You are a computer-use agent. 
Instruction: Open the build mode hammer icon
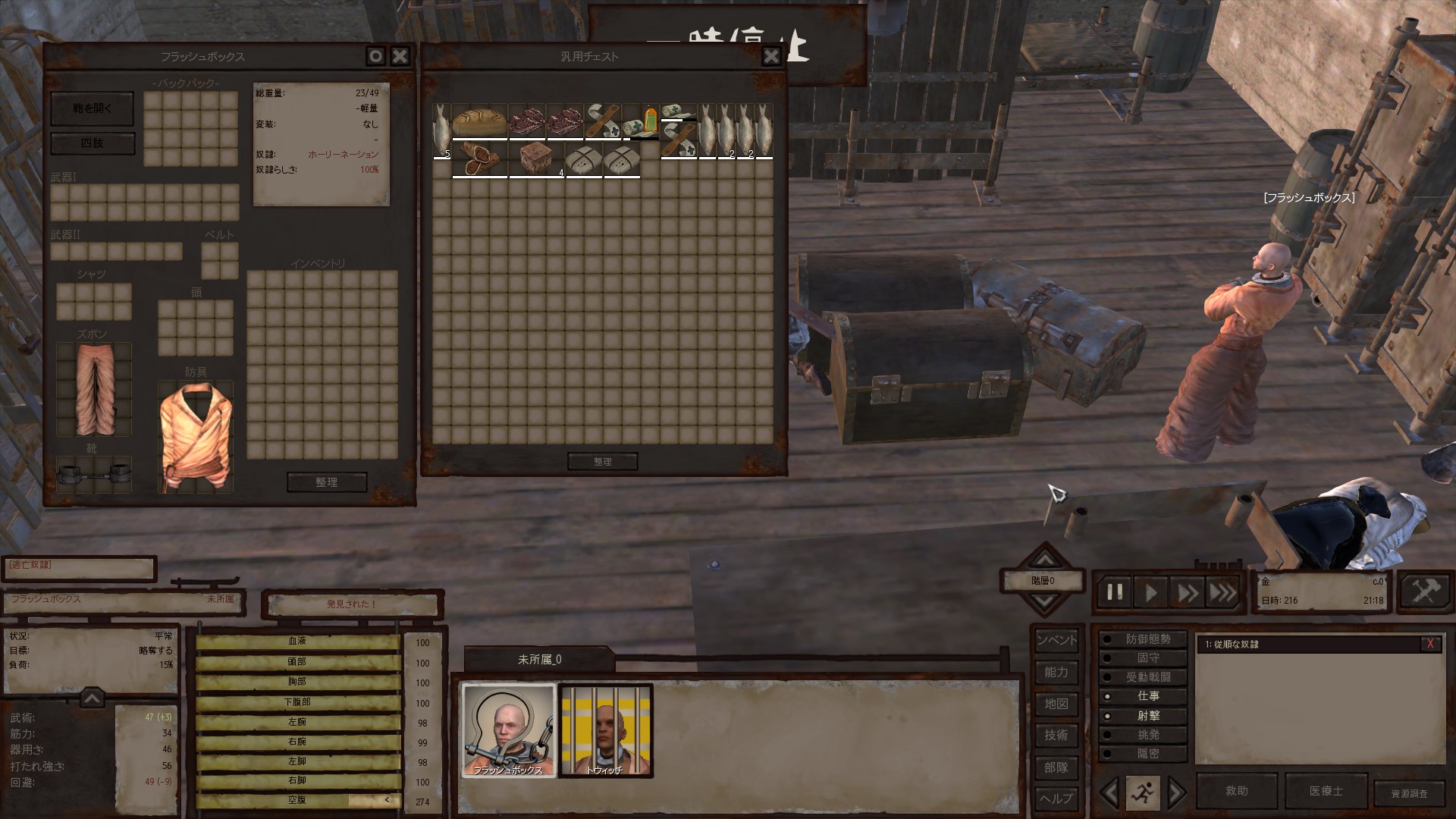pos(1425,591)
